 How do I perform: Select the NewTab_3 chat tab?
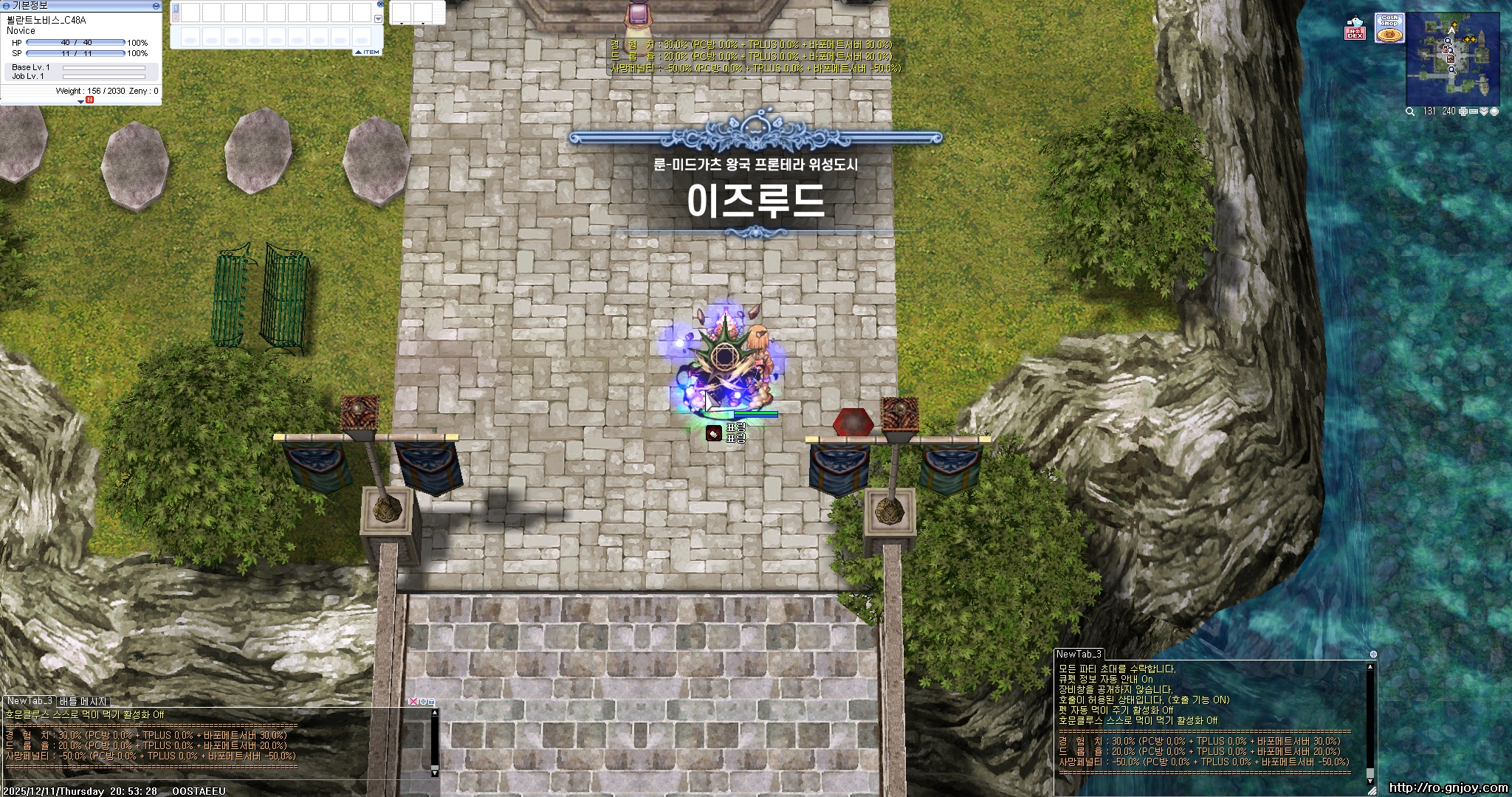[31, 701]
